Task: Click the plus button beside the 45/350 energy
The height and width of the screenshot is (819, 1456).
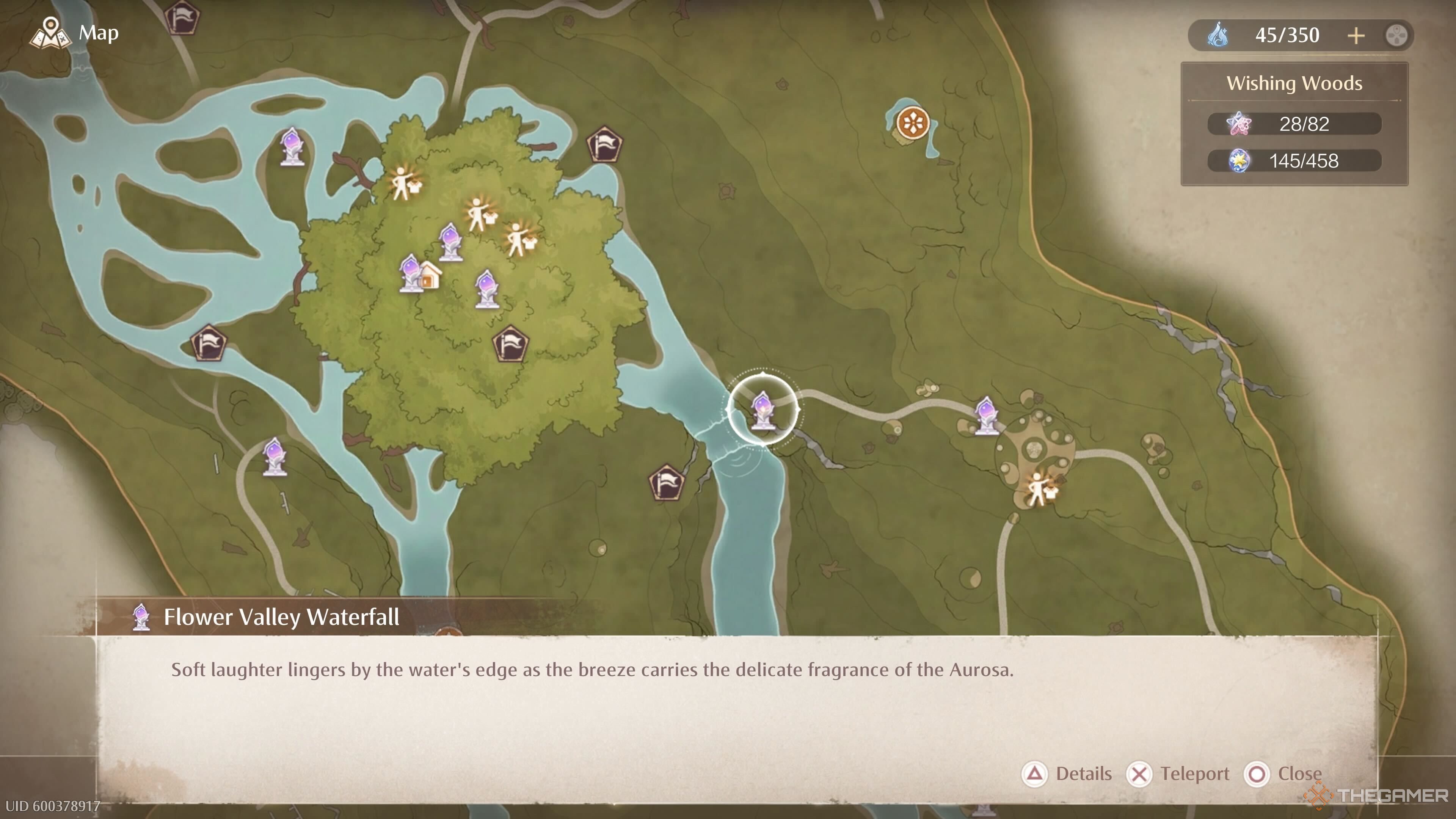Action: coord(1356,36)
